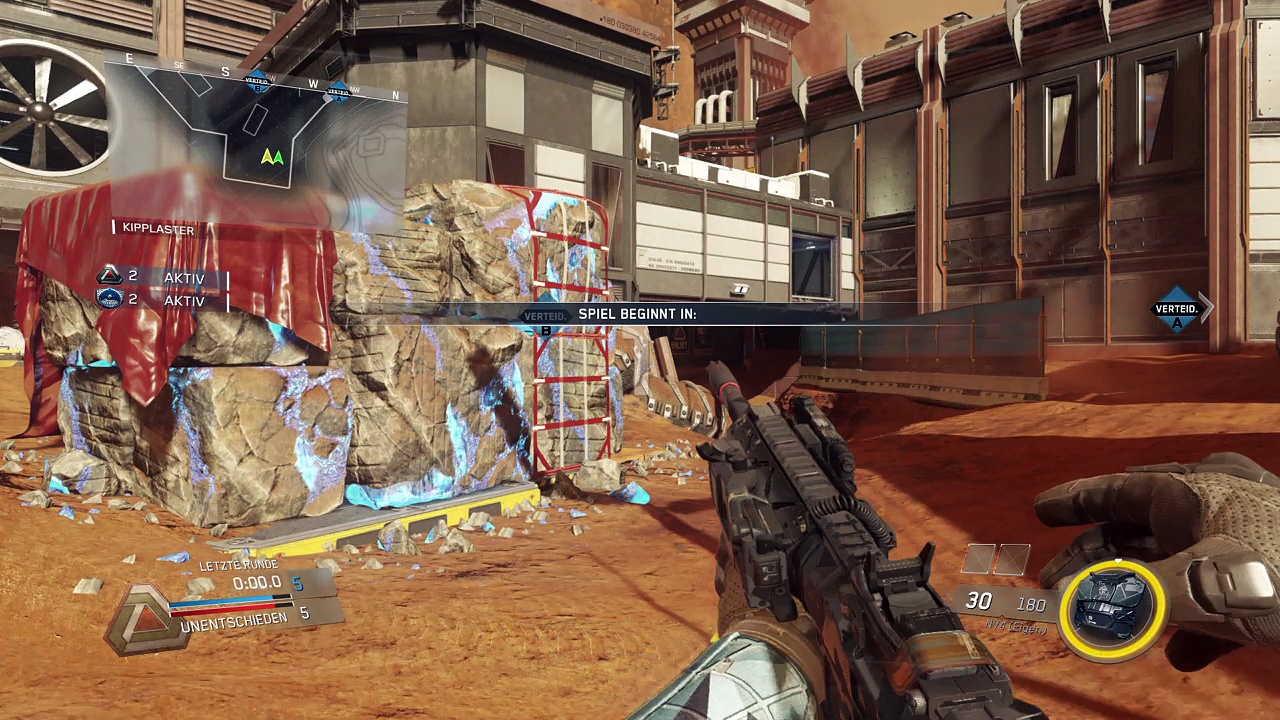Select the Verteid. A objective marker
The height and width of the screenshot is (720, 1280).
[x=1177, y=309]
